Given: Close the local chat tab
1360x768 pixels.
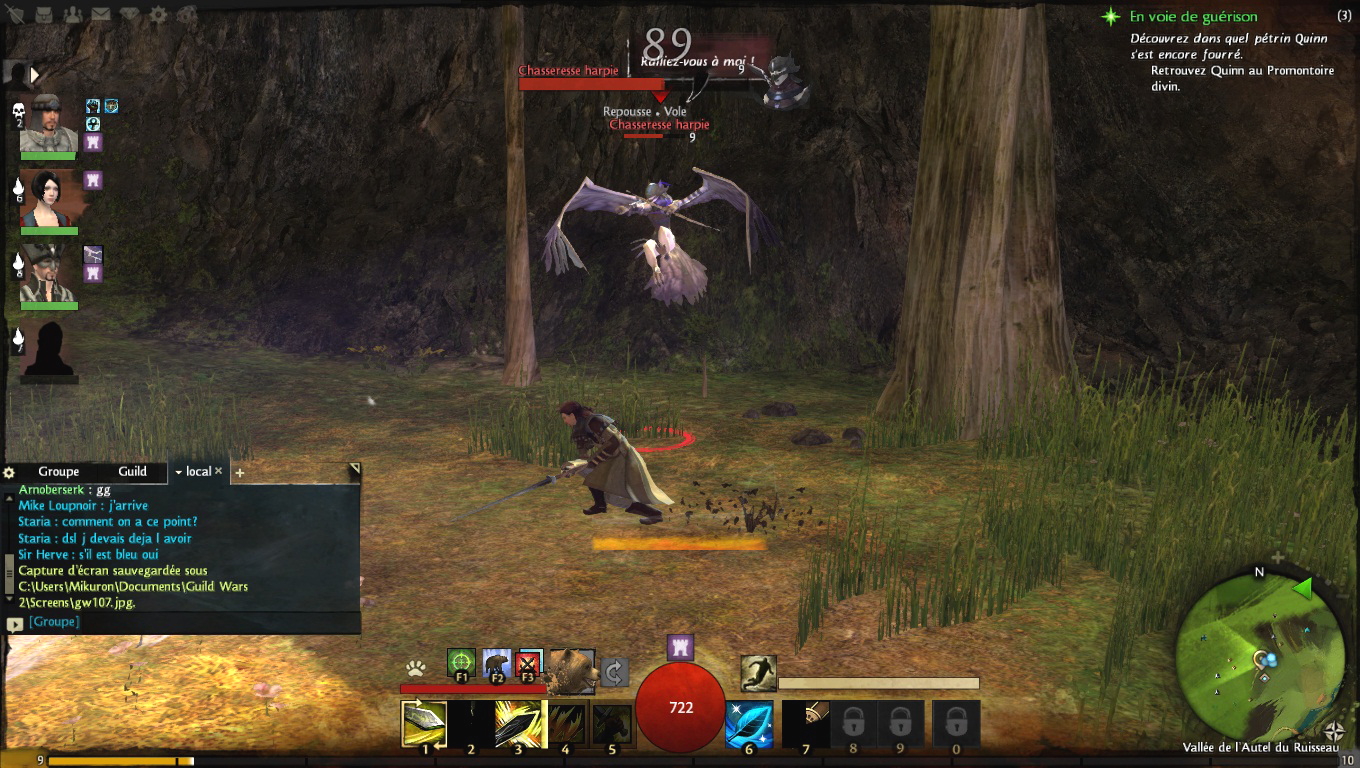Looking at the screenshot, I should pyautogui.click(x=219, y=471).
